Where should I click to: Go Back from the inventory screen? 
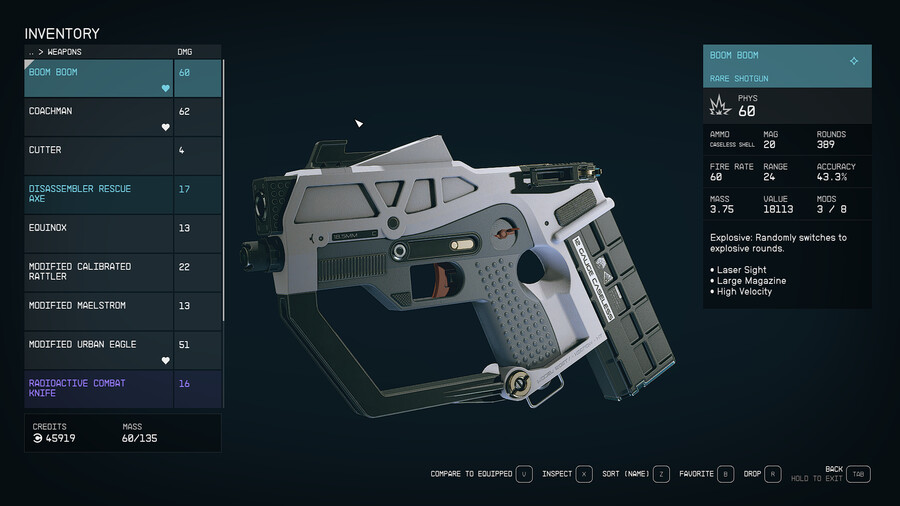[x=858, y=474]
